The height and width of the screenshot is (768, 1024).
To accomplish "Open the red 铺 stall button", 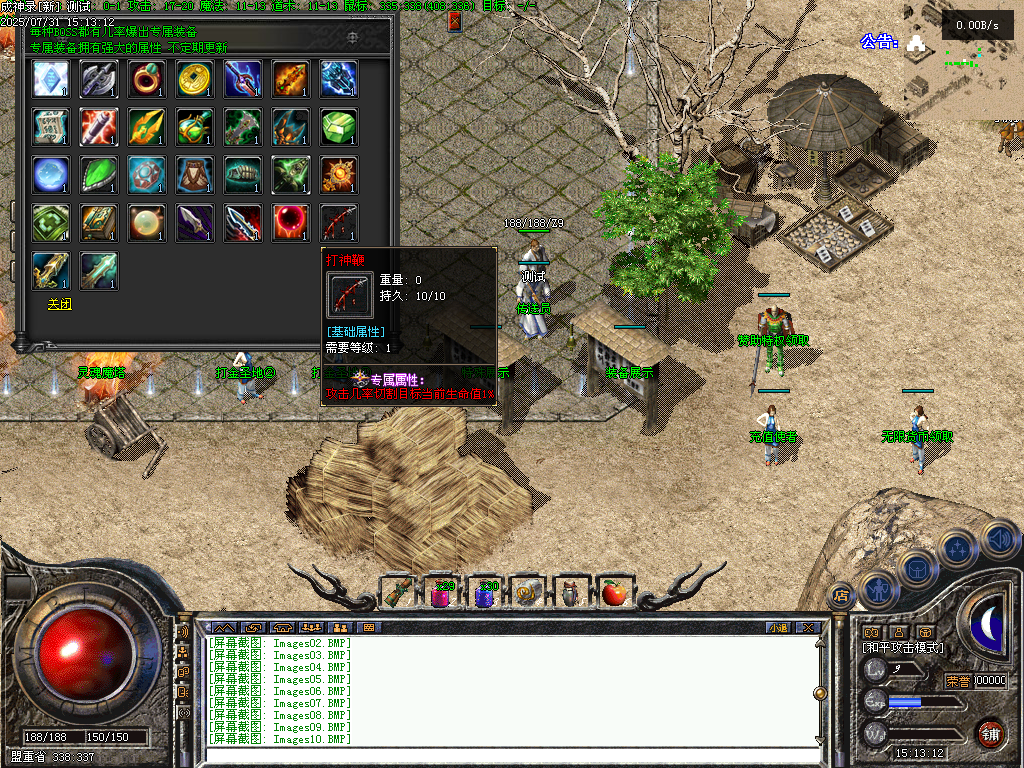I will pos(990,733).
